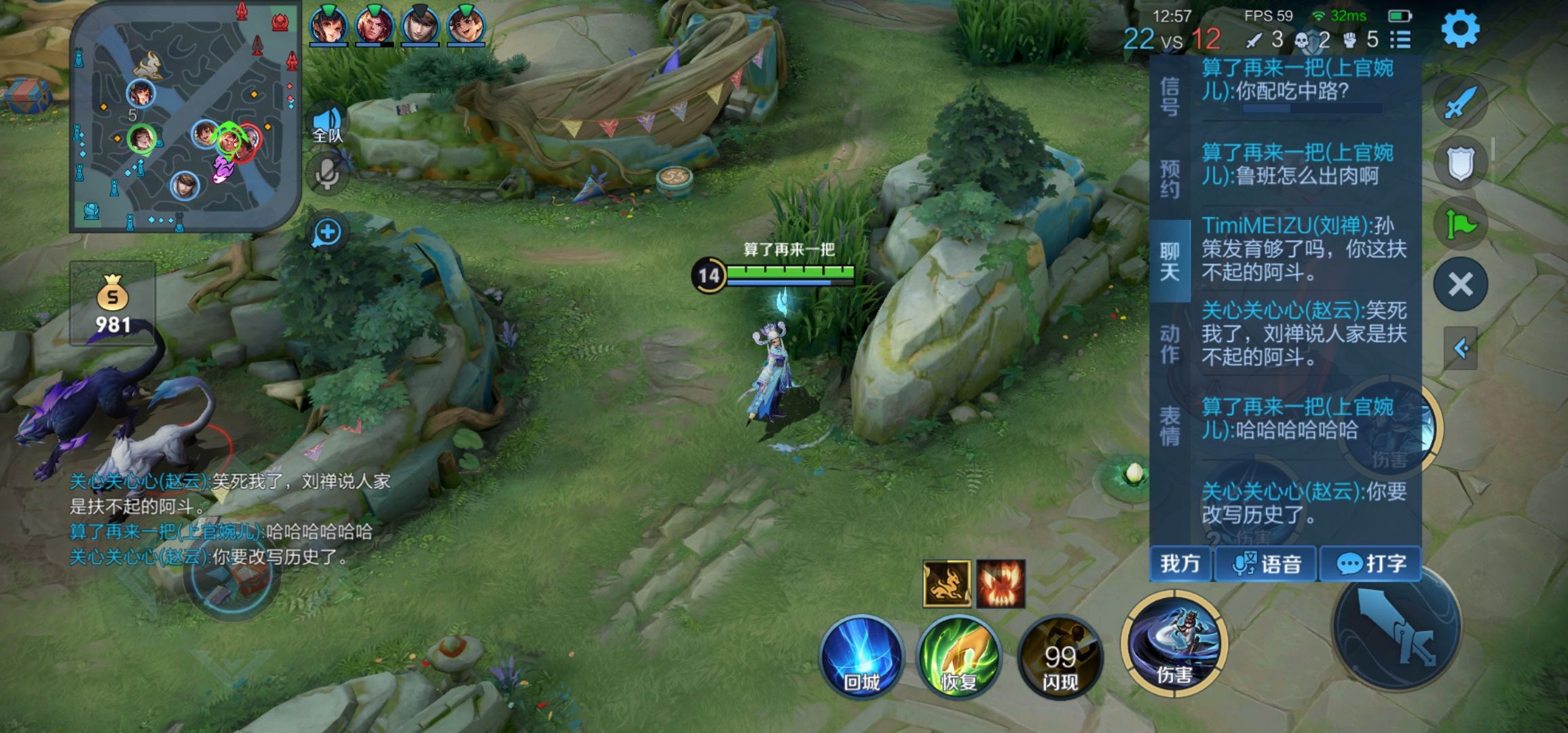The image size is (1568, 733).
Task: Select the 语音 voice input button
Action: [1266, 564]
